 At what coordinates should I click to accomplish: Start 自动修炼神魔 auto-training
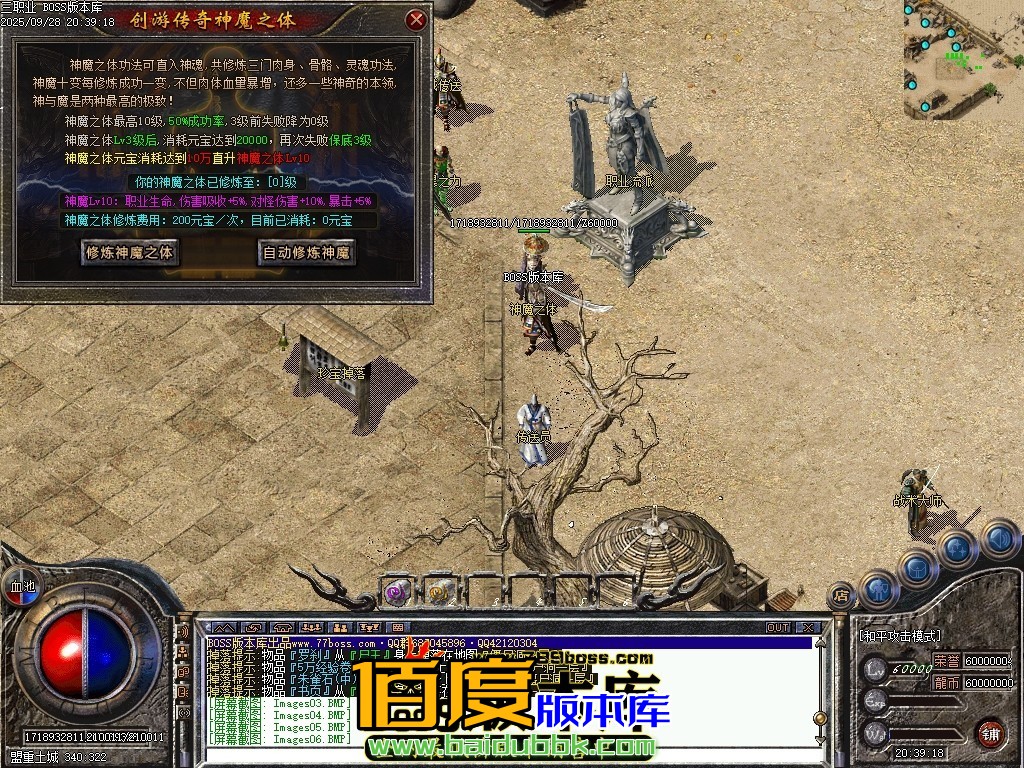pos(306,252)
